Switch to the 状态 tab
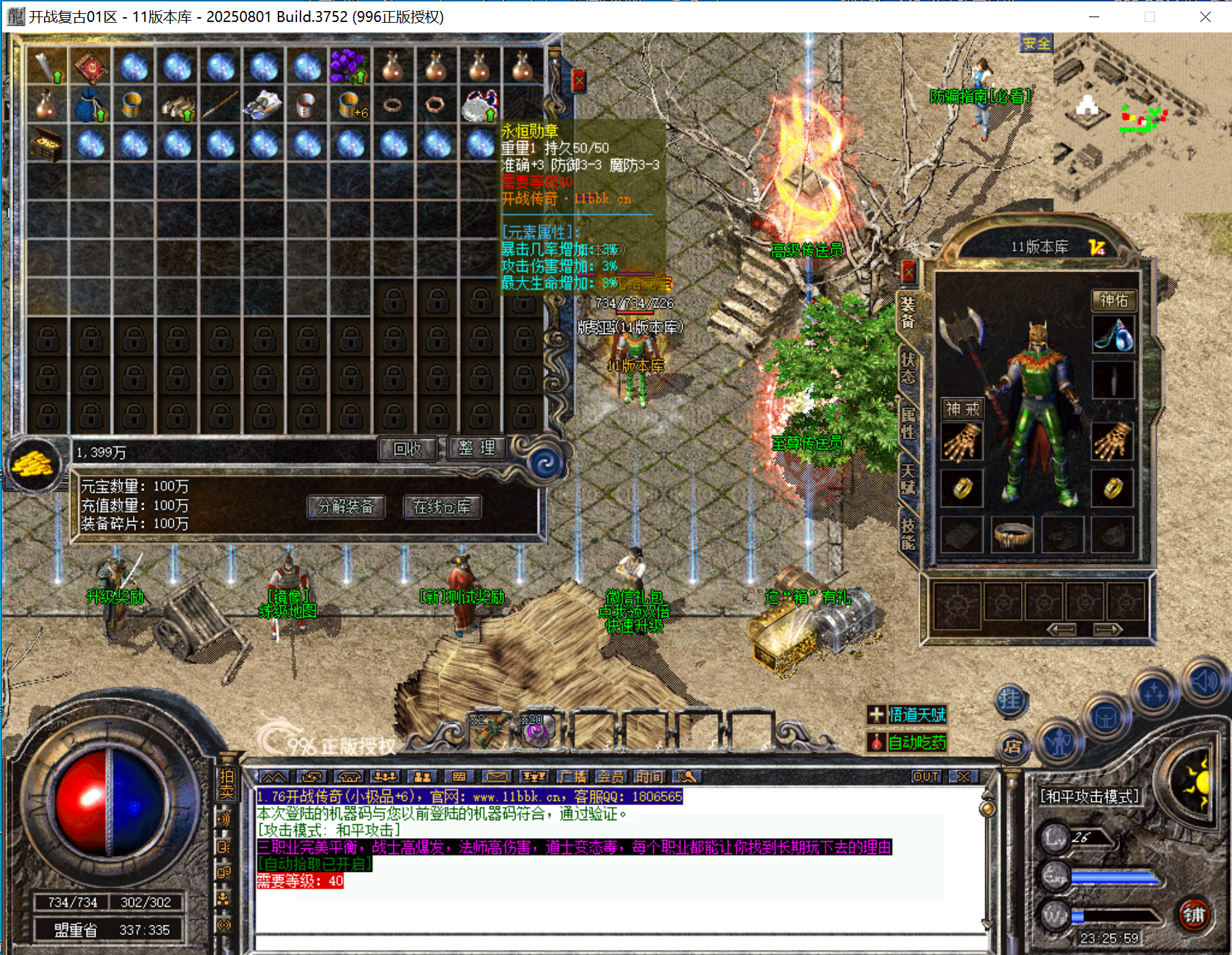The image size is (1232, 955). click(908, 369)
